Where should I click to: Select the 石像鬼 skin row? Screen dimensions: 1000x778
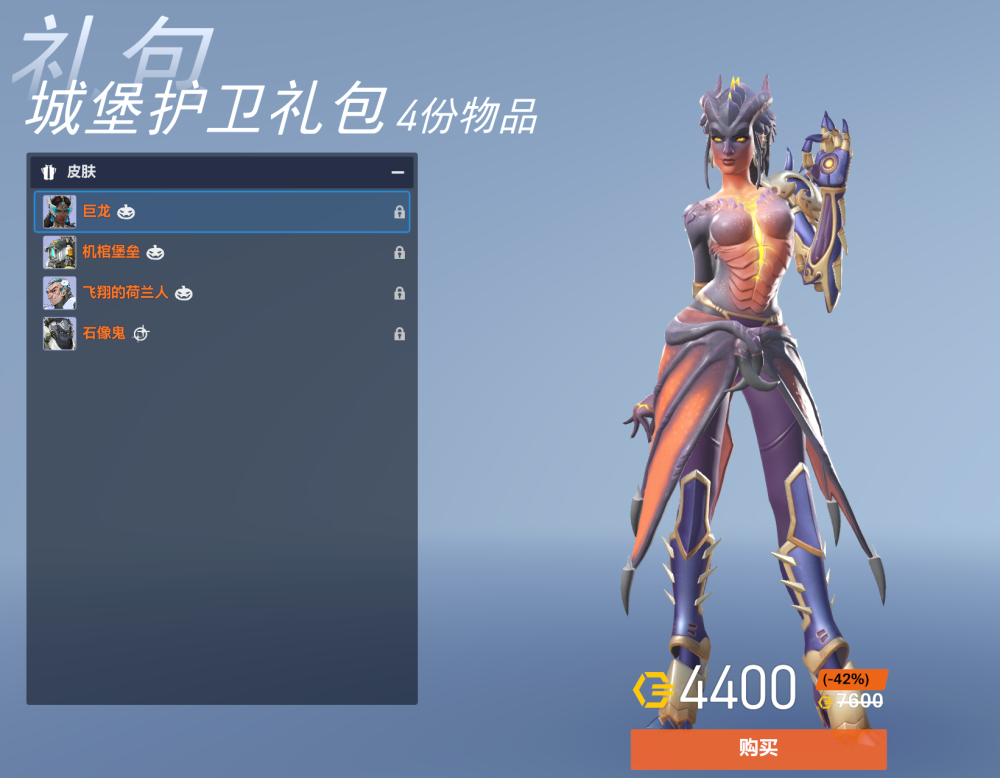[222, 333]
